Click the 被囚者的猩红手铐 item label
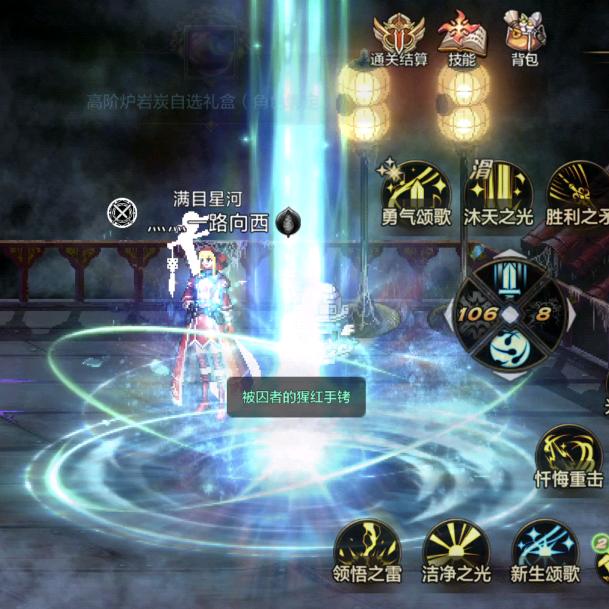The width and height of the screenshot is (609, 609). point(296,397)
